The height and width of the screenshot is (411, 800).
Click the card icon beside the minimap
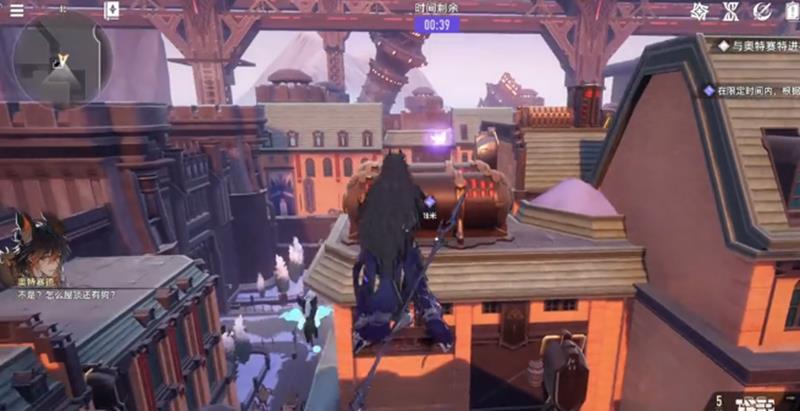point(112,11)
